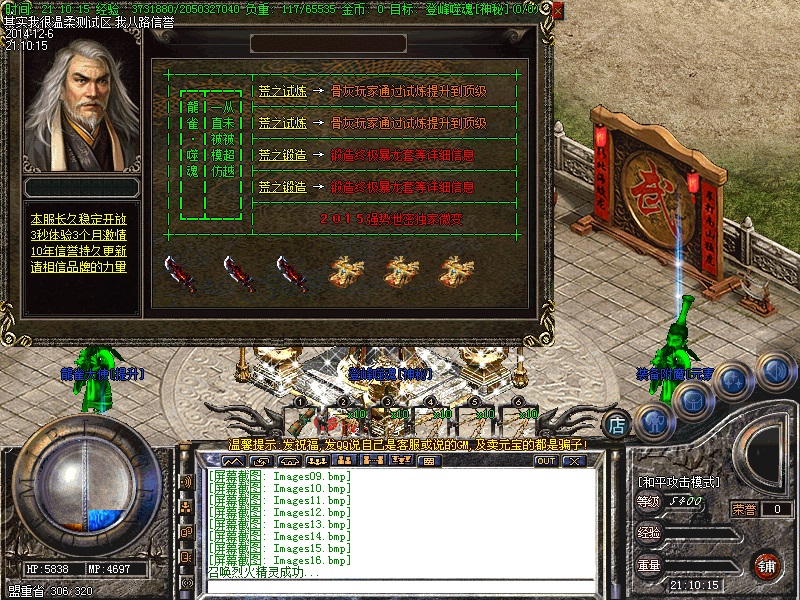Open the 本服长久稳定开放 link
Viewport: 800px width, 600px height.
coord(79,219)
